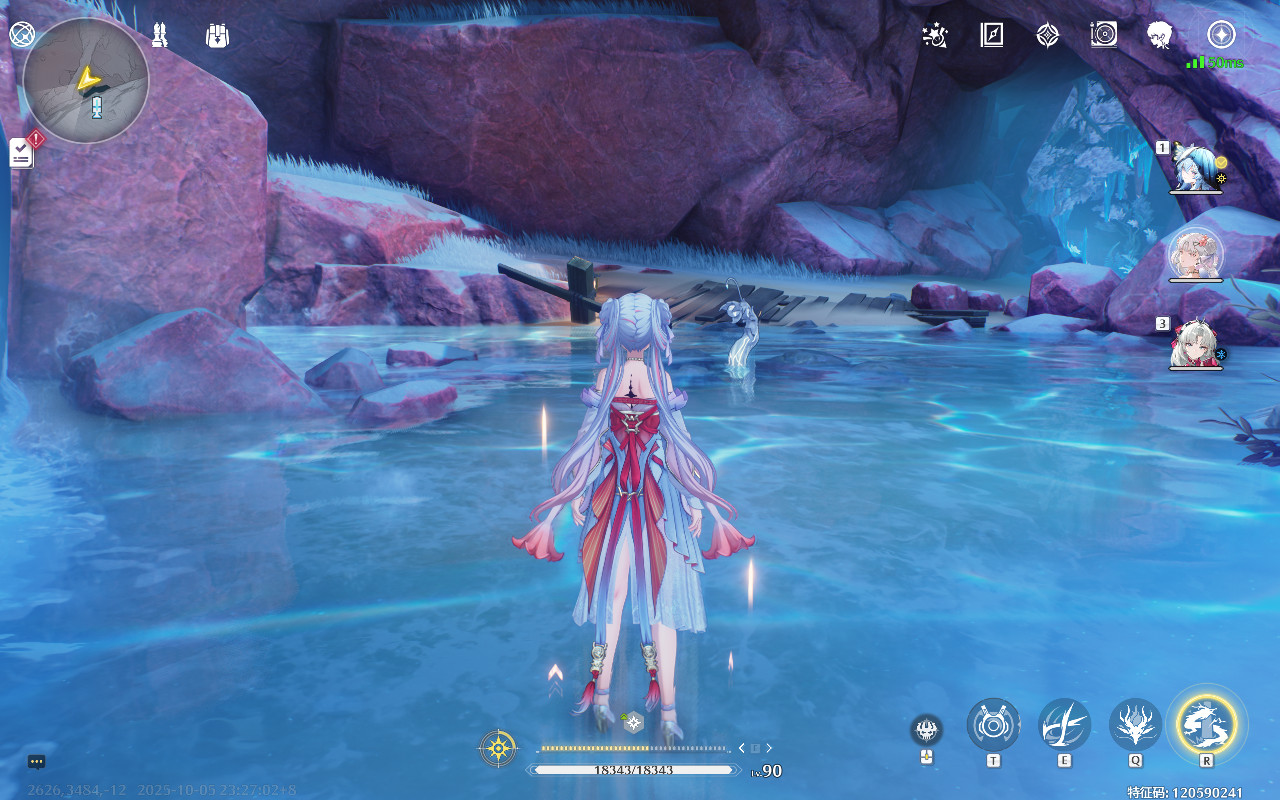This screenshot has width=1280, height=800.
Task: Activate the glowing dragon ultimate skill
Action: 1207,722
